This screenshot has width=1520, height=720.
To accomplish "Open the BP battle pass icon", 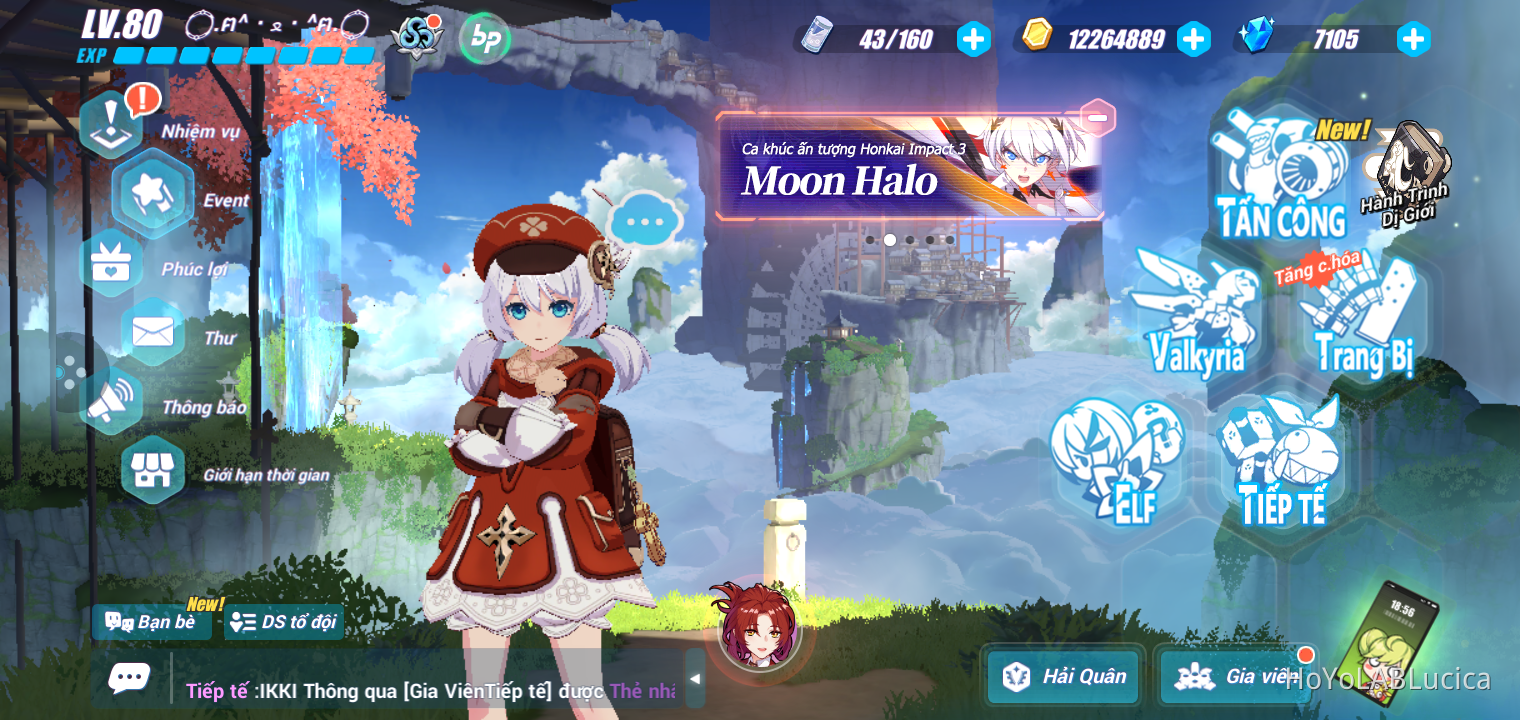I will tap(484, 40).
